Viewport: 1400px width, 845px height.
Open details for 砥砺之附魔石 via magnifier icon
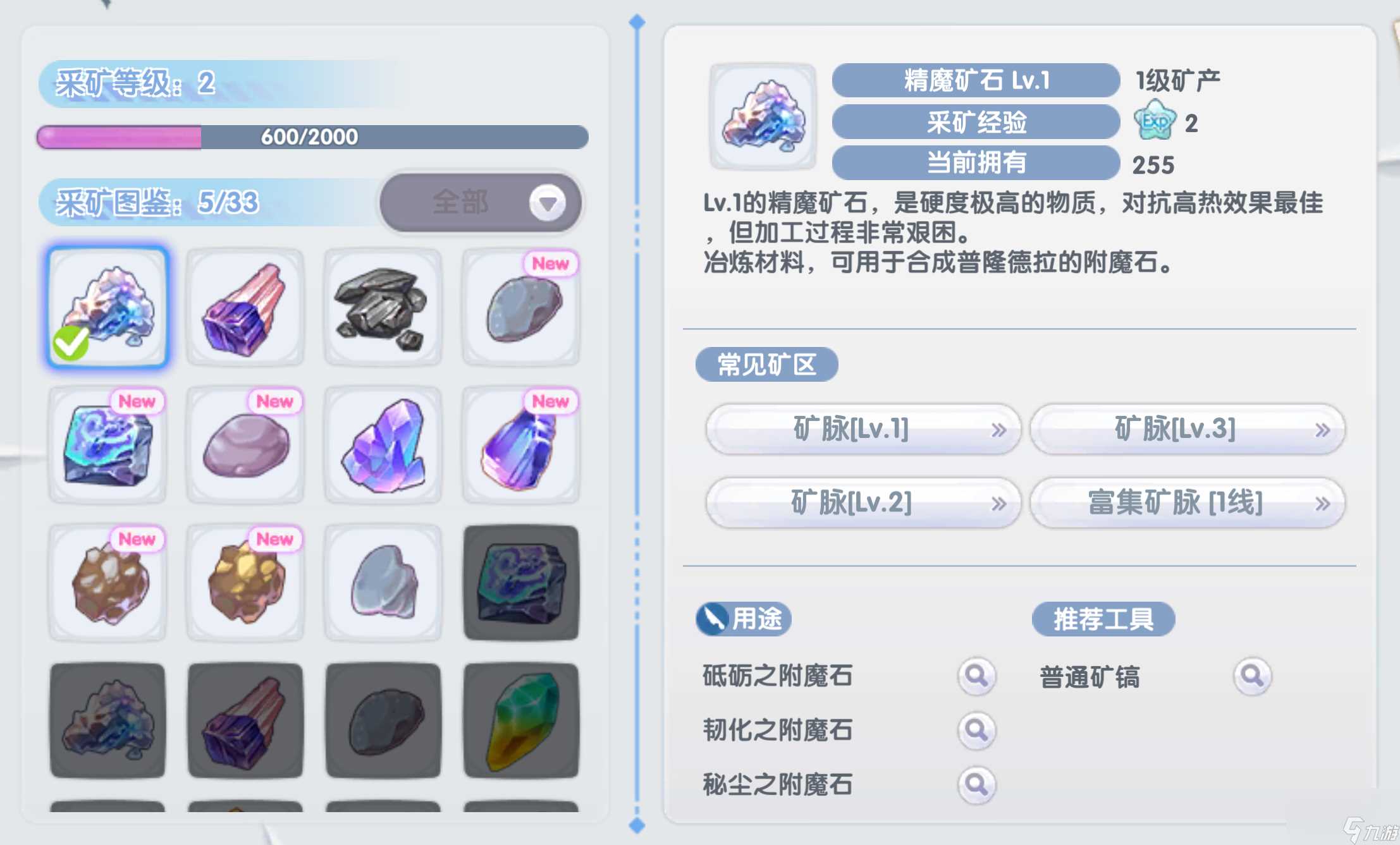point(976,675)
